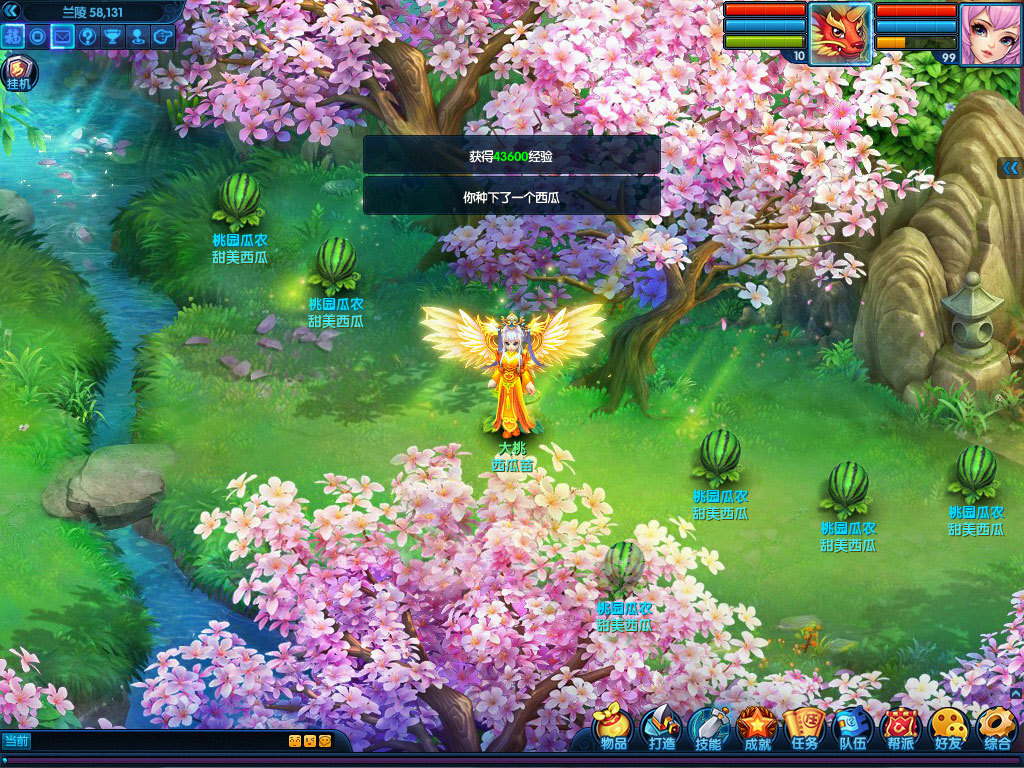Image resolution: width=1024 pixels, height=768 pixels.
Task: Open the 打造 crafting menu
Action: (x=661, y=727)
